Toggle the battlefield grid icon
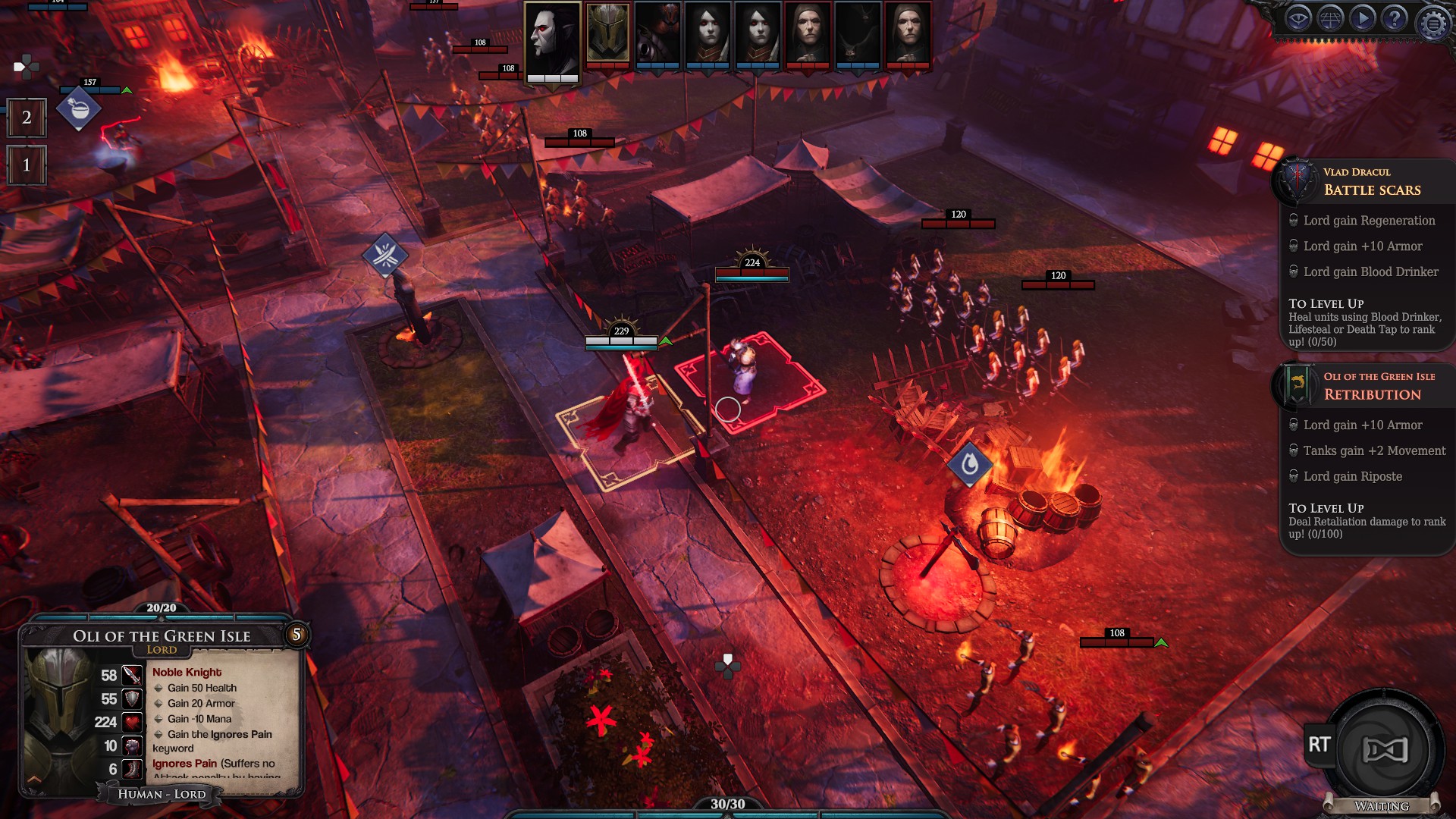Image resolution: width=1456 pixels, height=819 pixels. coord(1331,18)
